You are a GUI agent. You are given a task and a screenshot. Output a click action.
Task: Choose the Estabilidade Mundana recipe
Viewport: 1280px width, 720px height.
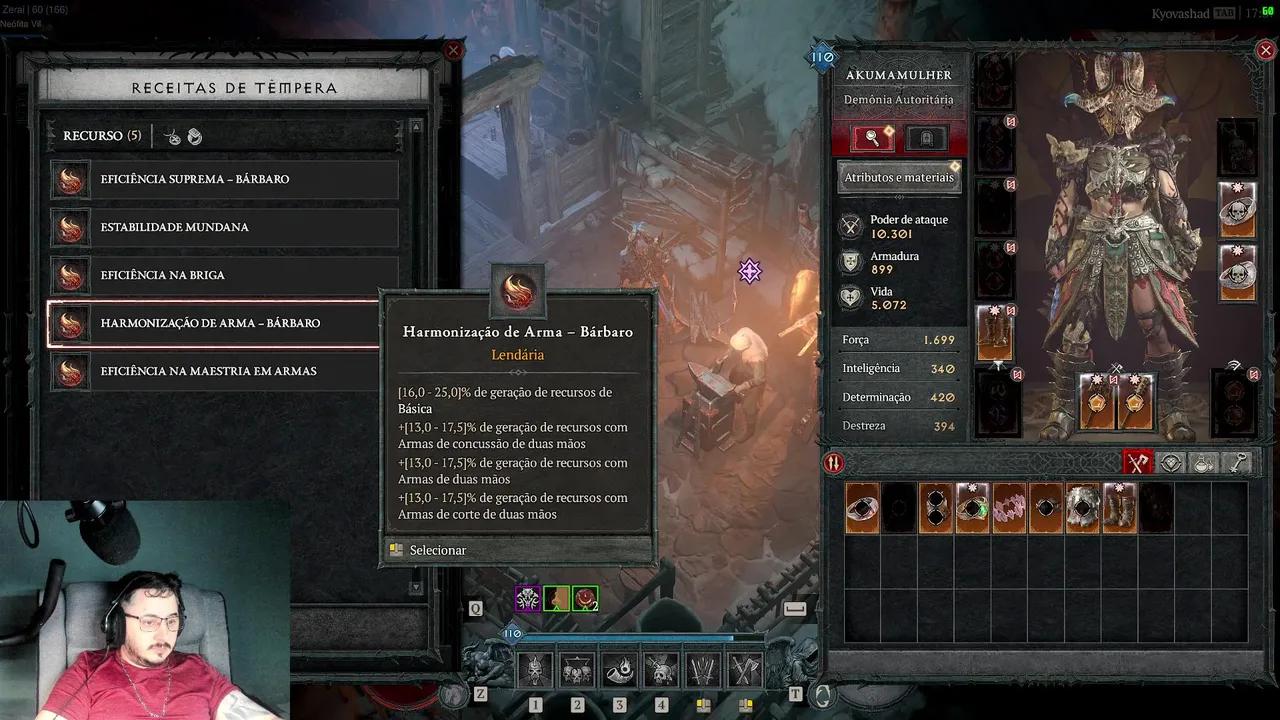pos(224,227)
